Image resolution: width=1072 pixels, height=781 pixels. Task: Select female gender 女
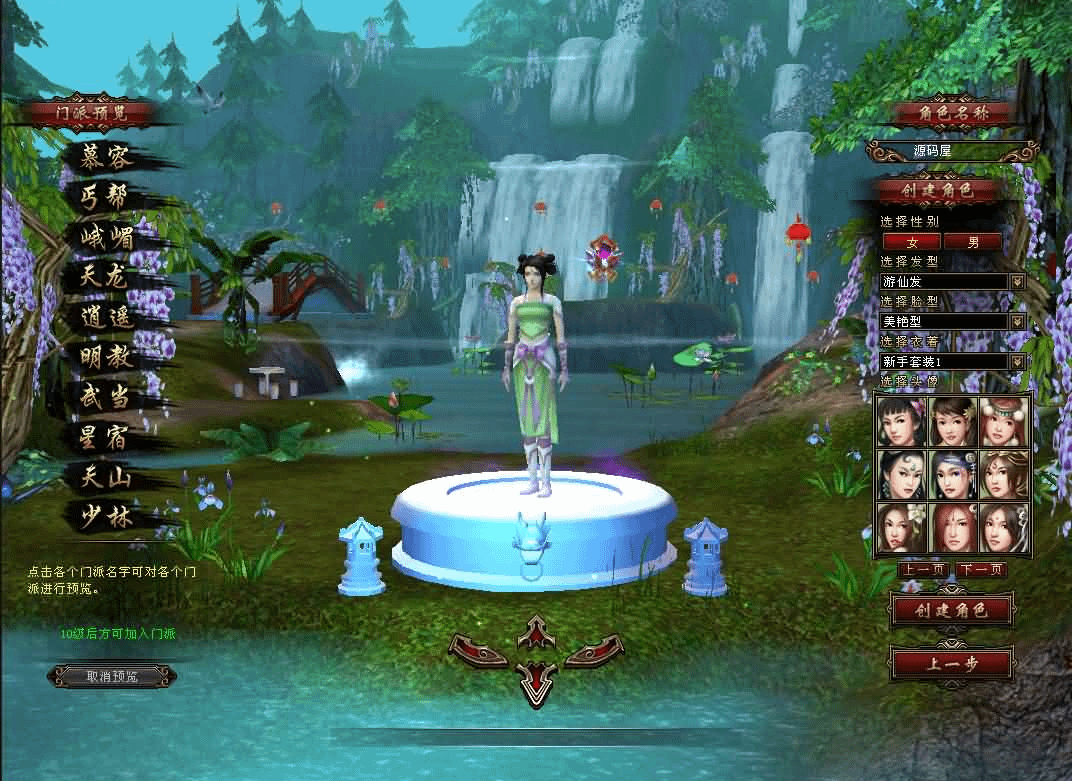pos(911,242)
